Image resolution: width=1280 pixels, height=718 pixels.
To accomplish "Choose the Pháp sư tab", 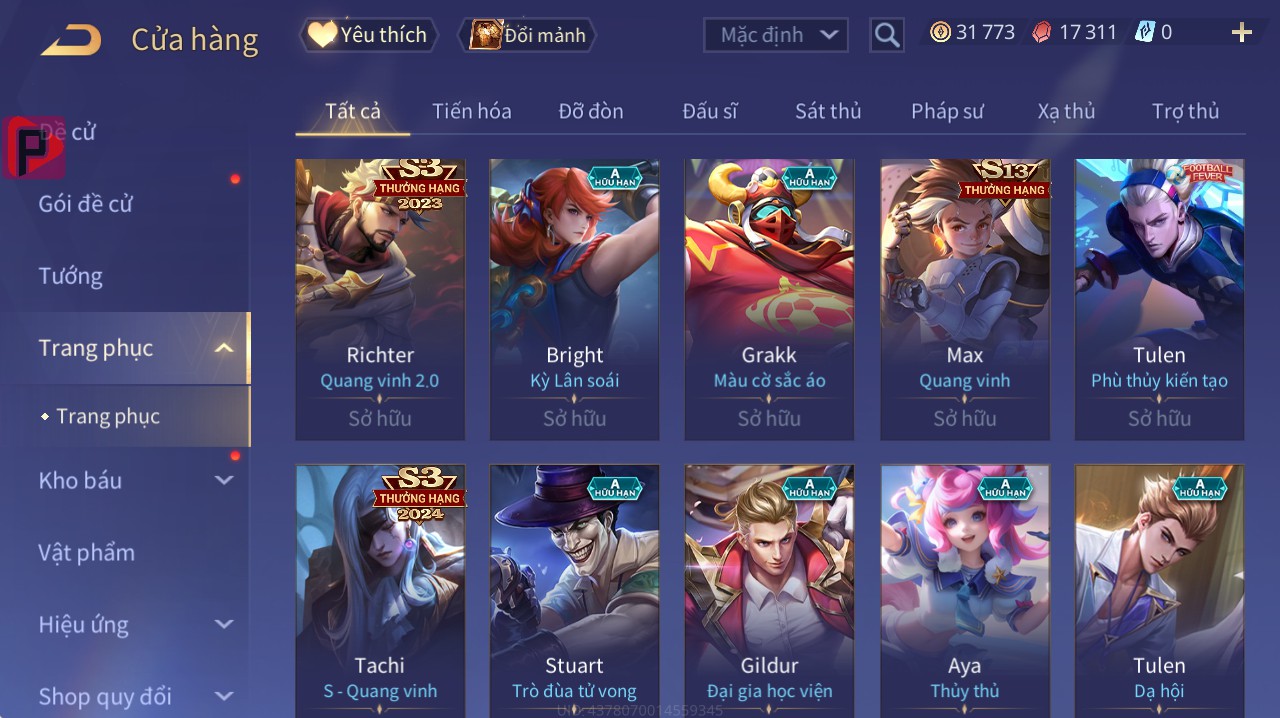I will point(947,111).
